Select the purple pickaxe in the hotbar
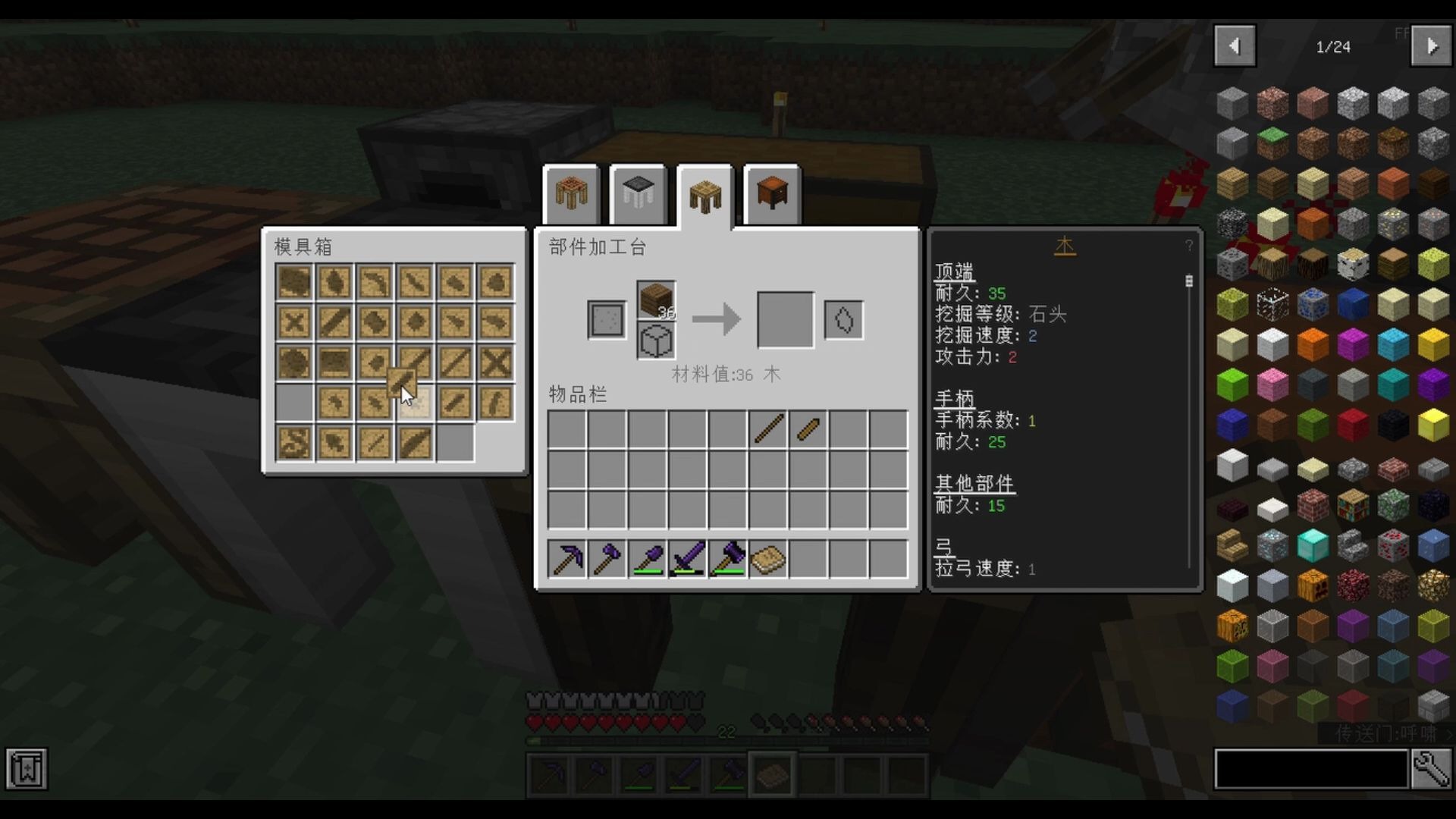This screenshot has width=1456, height=819. pos(567,560)
